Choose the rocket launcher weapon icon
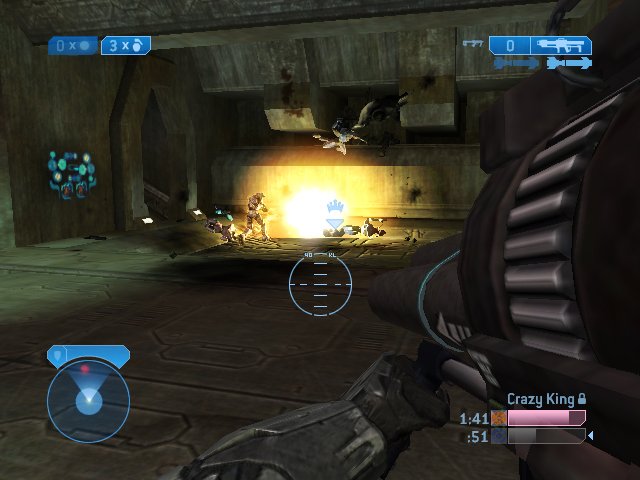The image size is (640, 480). (x=562, y=45)
